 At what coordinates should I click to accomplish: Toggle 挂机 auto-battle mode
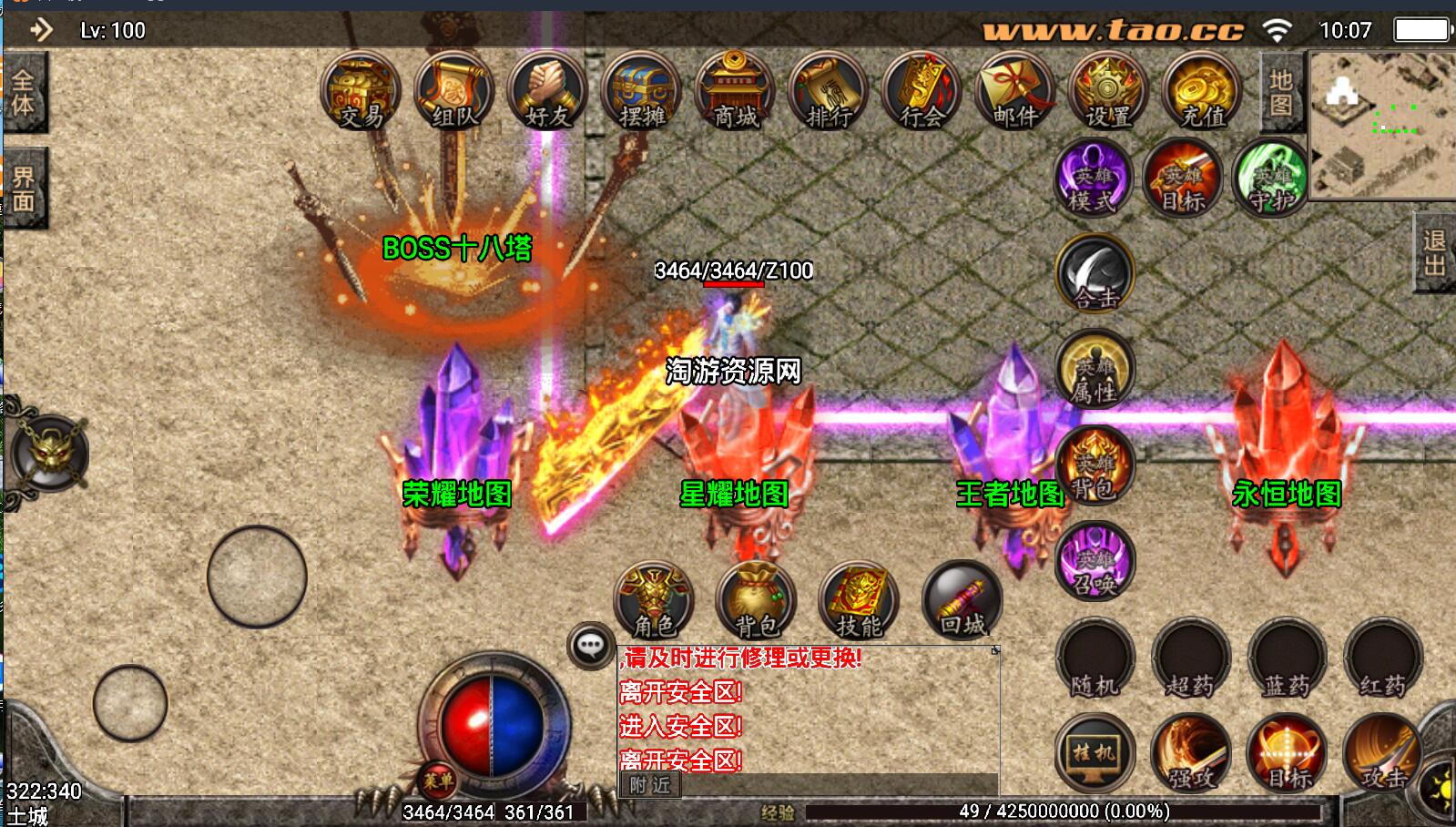(1095, 754)
